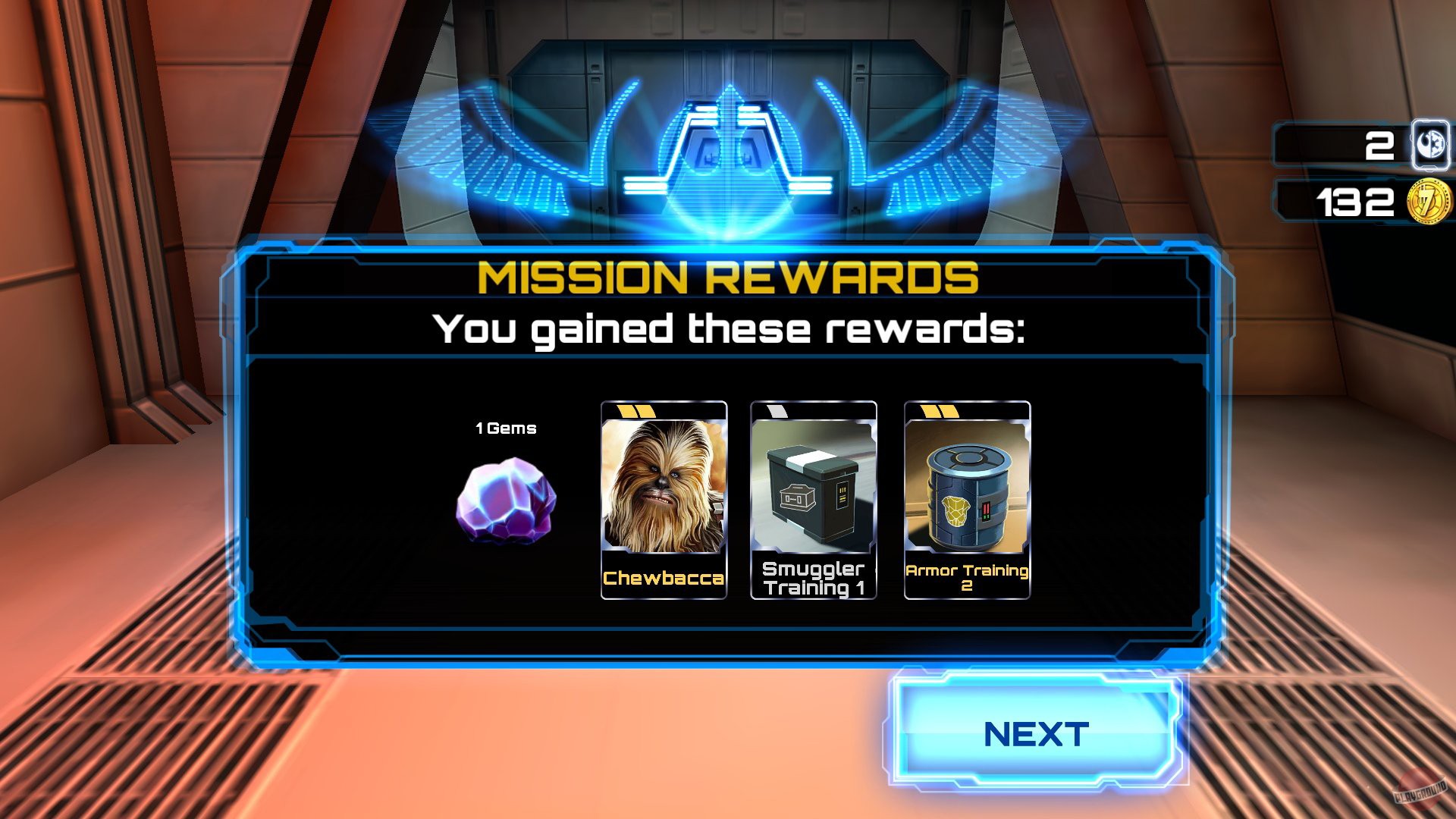This screenshot has height=819, width=1456.
Task: Select the purple gem reward icon
Action: [x=504, y=500]
